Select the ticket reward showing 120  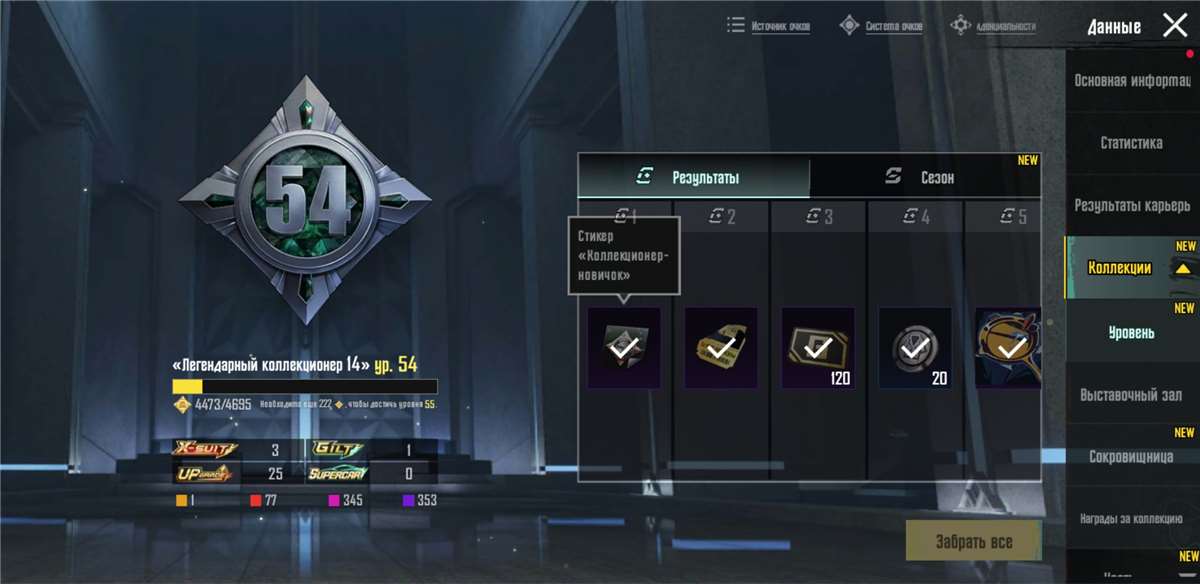click(818, 348)
